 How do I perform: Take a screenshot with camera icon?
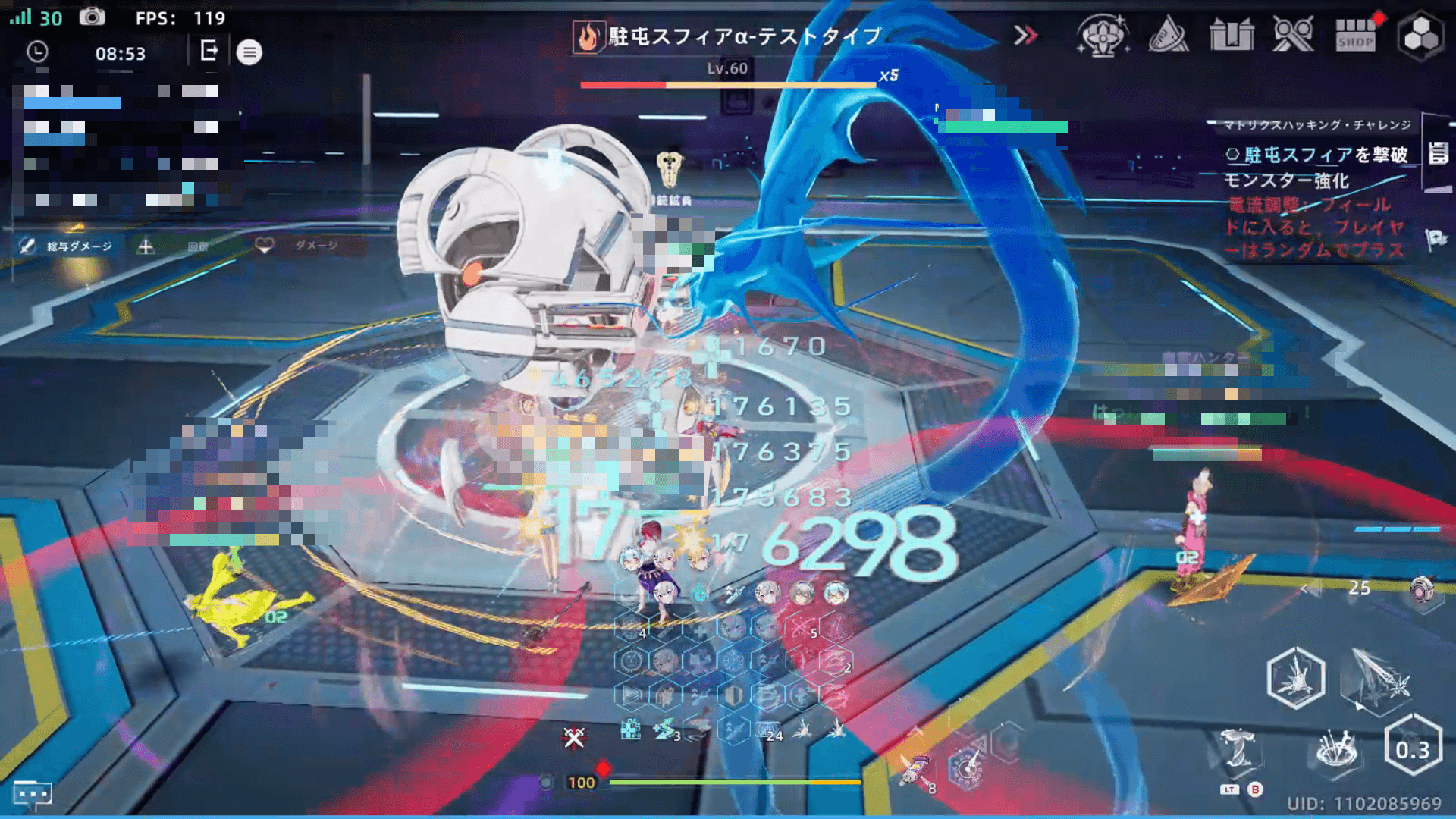pos(93,17)
